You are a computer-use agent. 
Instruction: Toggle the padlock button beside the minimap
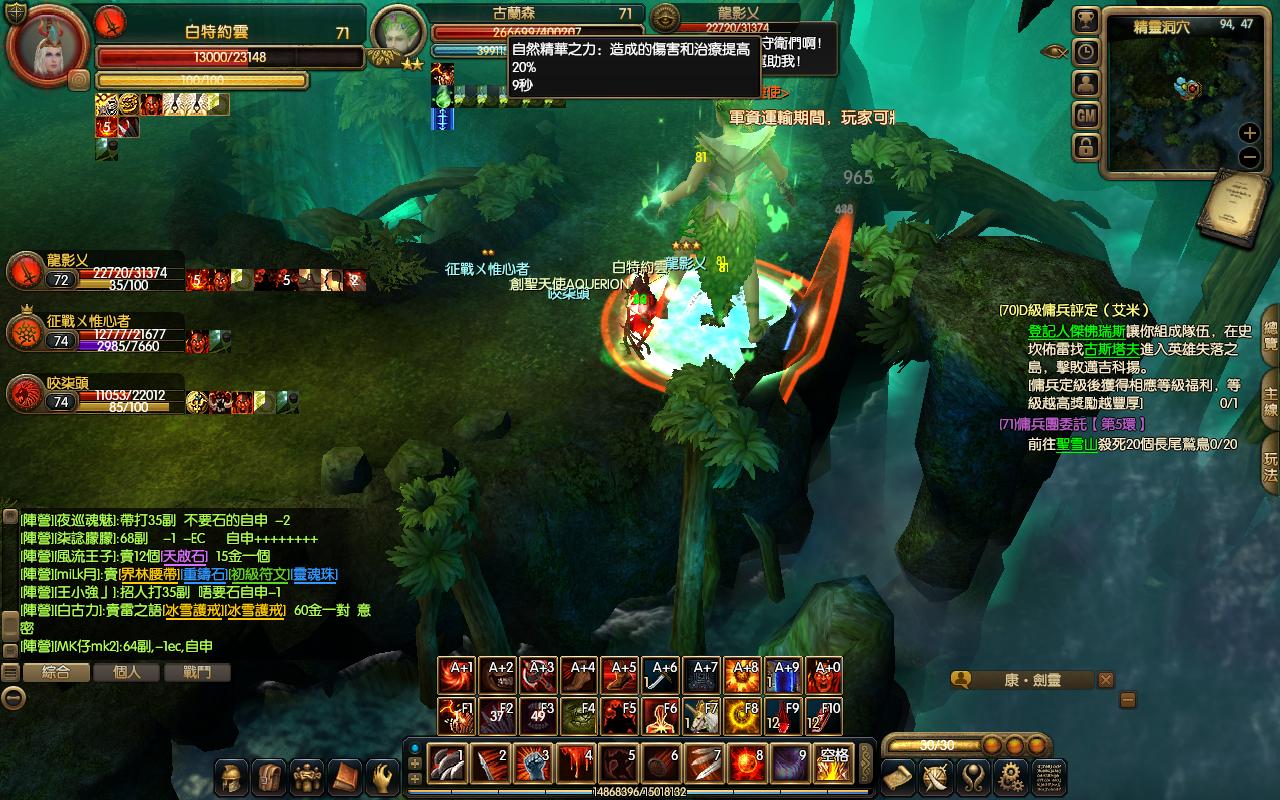[x=1086, y=148]
